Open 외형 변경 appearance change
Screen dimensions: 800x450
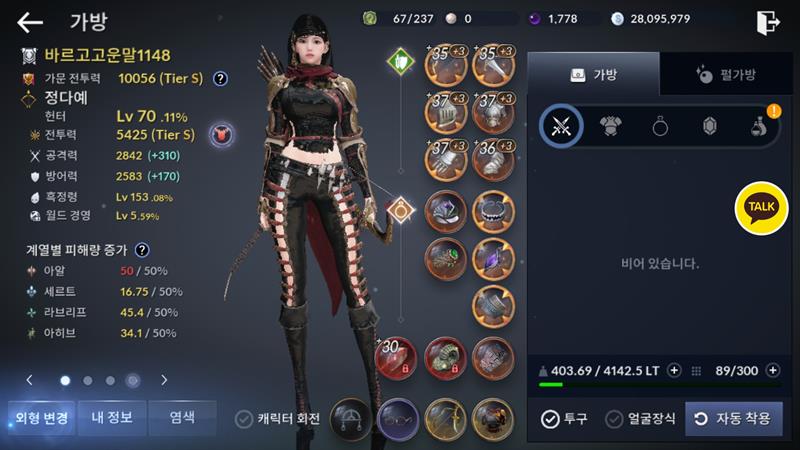coord(40,417)
